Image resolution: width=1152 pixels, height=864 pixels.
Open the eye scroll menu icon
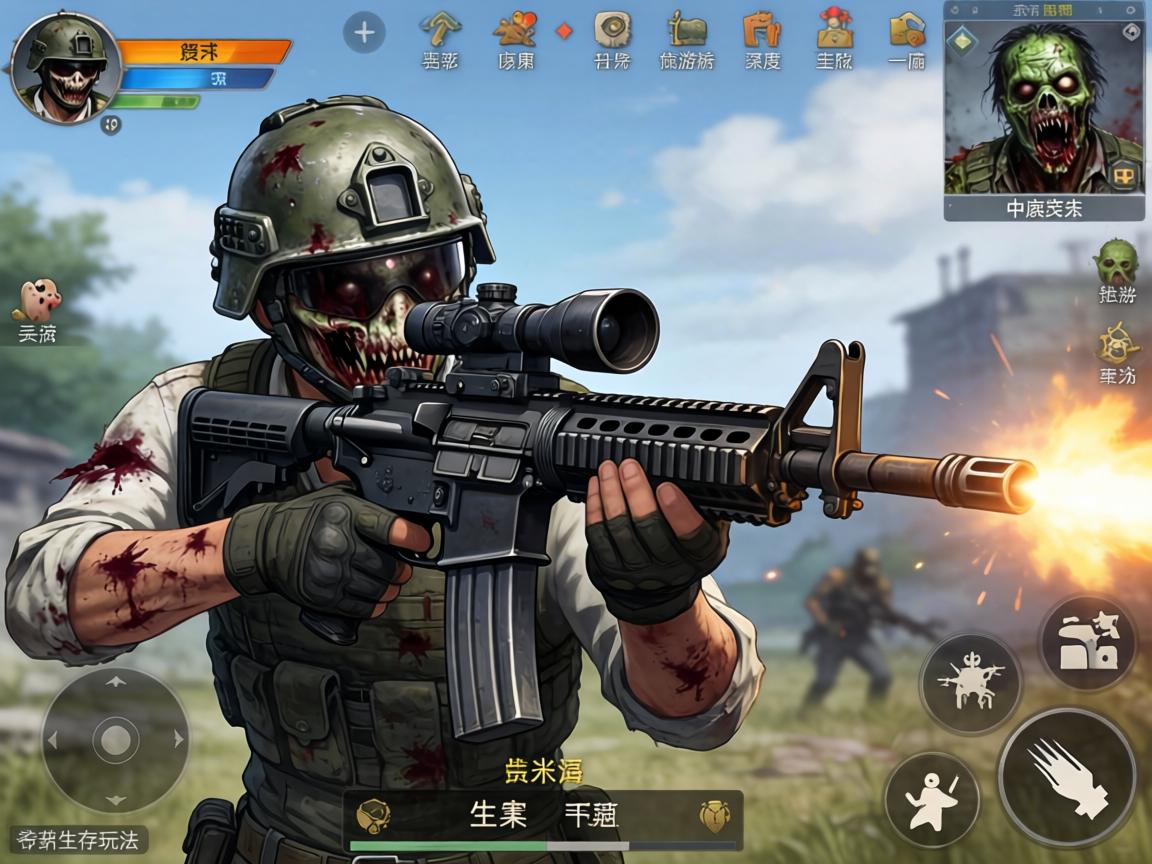click(612, 29)
